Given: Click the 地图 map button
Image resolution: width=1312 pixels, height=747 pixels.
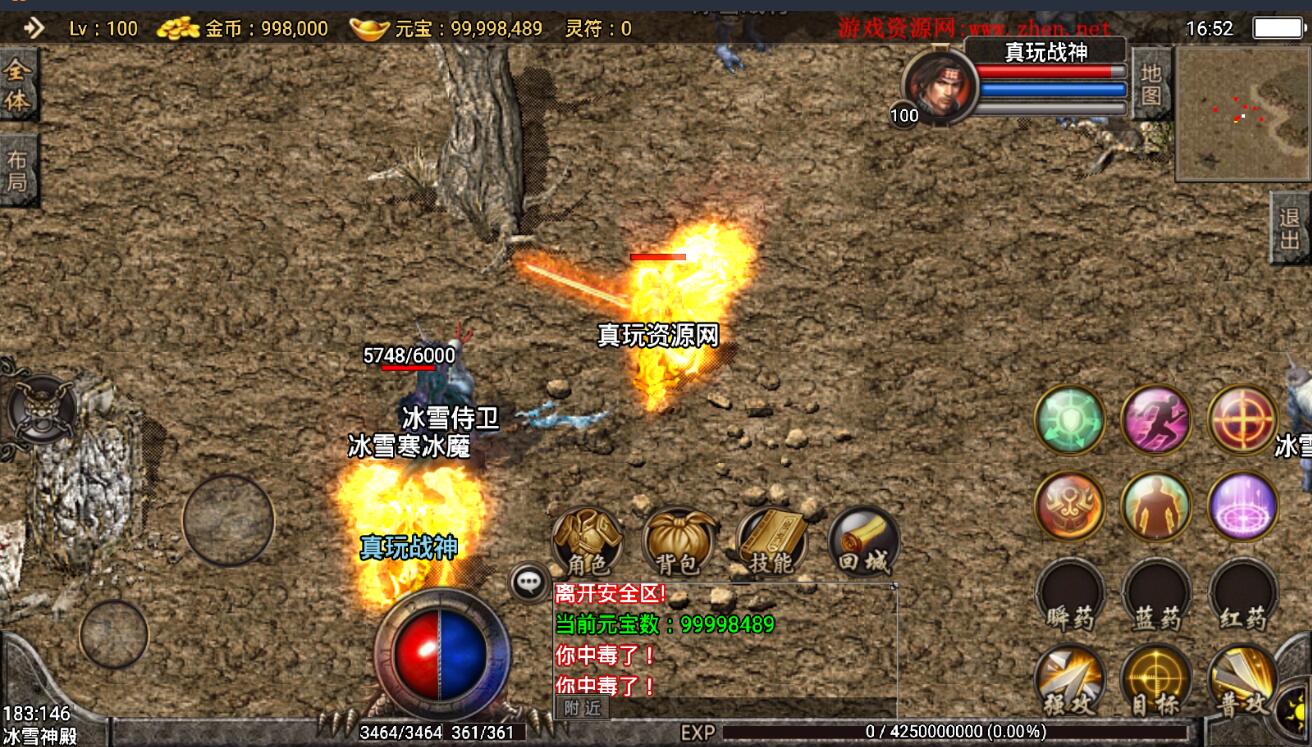Looking at the screenshot, I should tap(1151, 84).
